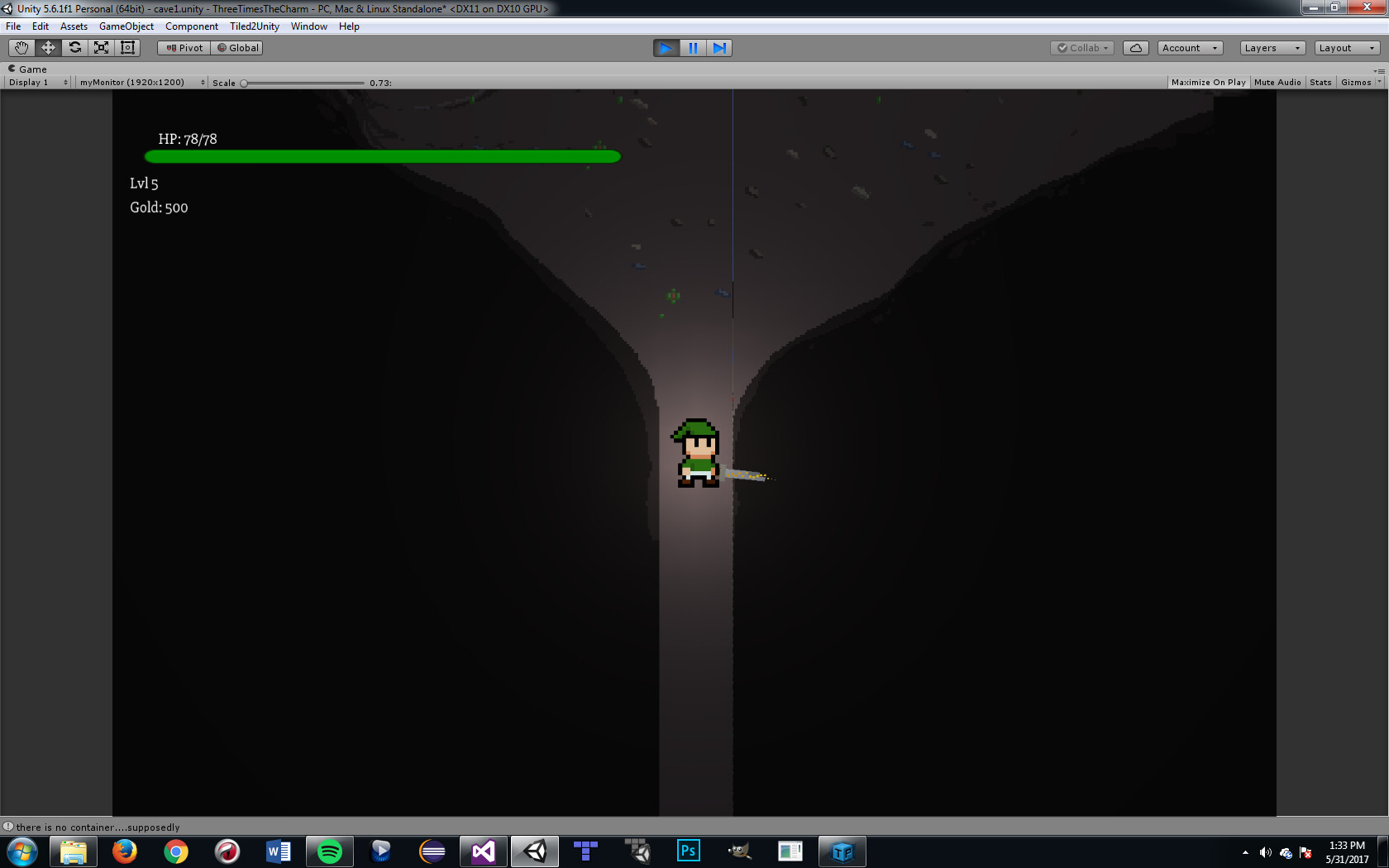1389x868 pixels.
Task: Activate the Move tool
Action: point(48,47)
